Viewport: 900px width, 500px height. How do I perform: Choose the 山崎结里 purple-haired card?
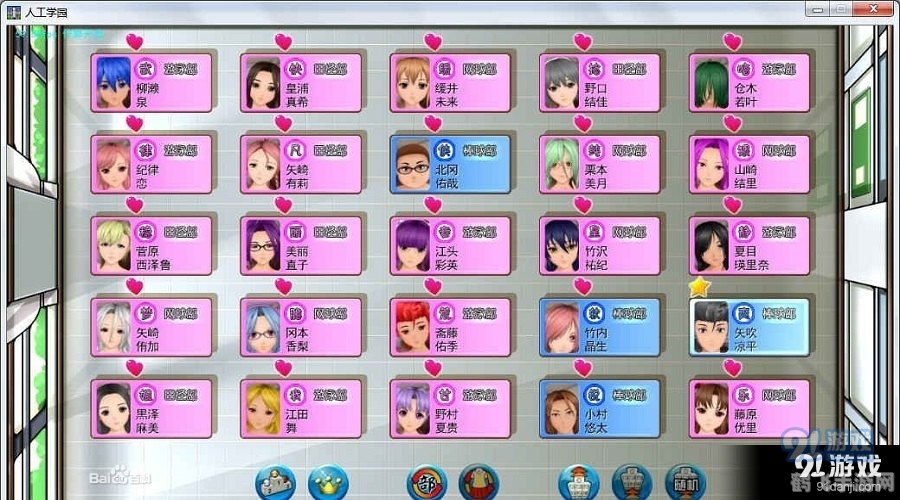click(x=751, y=164)
